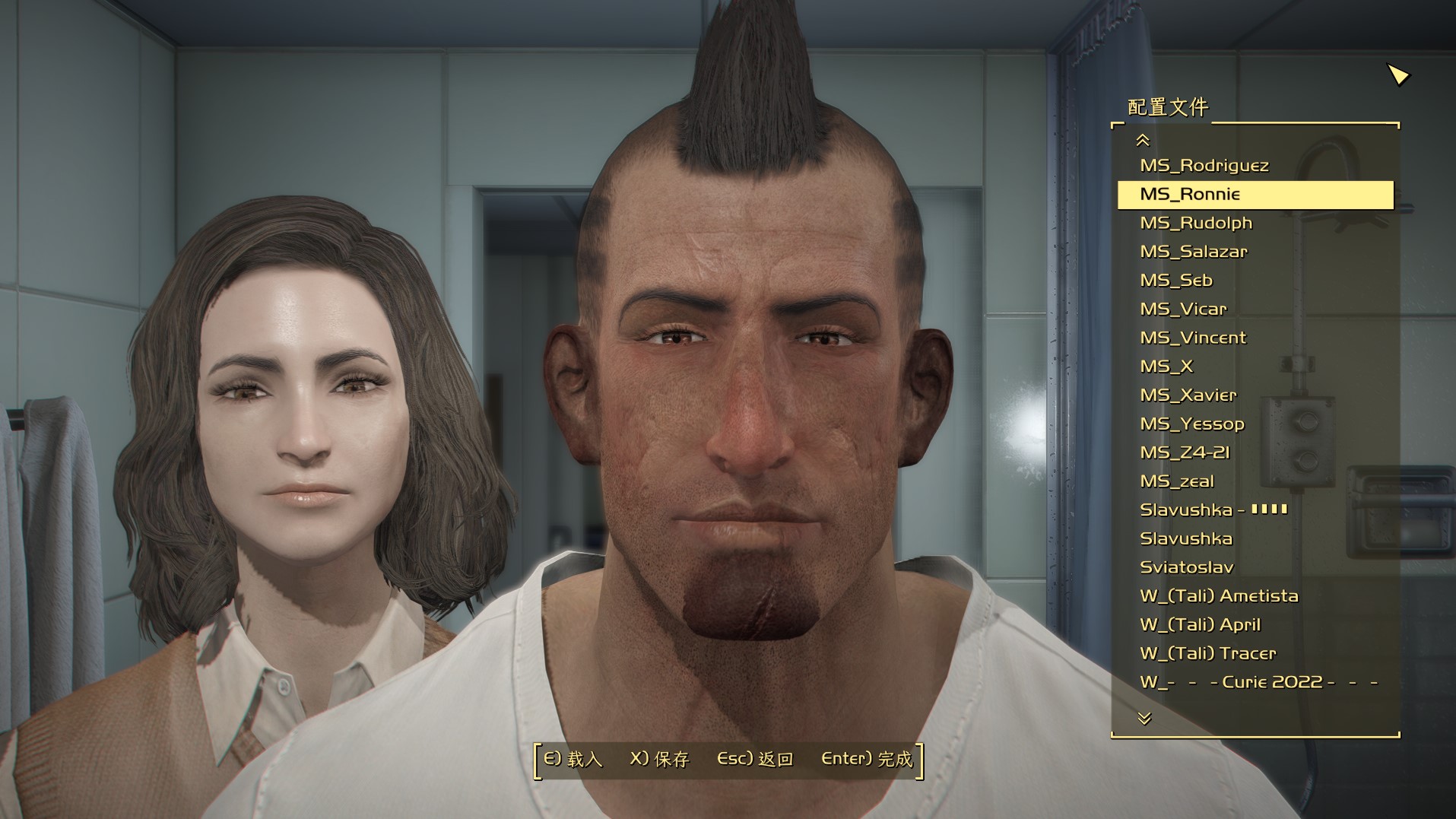Choose the MS_Xavier preset
The image size is (1456, 819).
1188,395
